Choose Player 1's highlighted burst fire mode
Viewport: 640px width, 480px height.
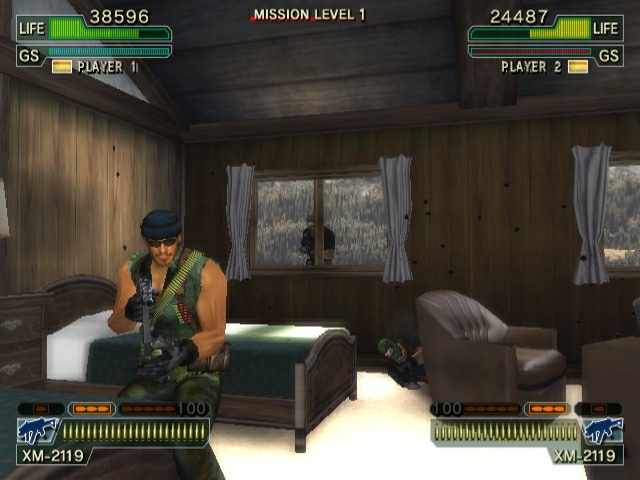point(92,409)
